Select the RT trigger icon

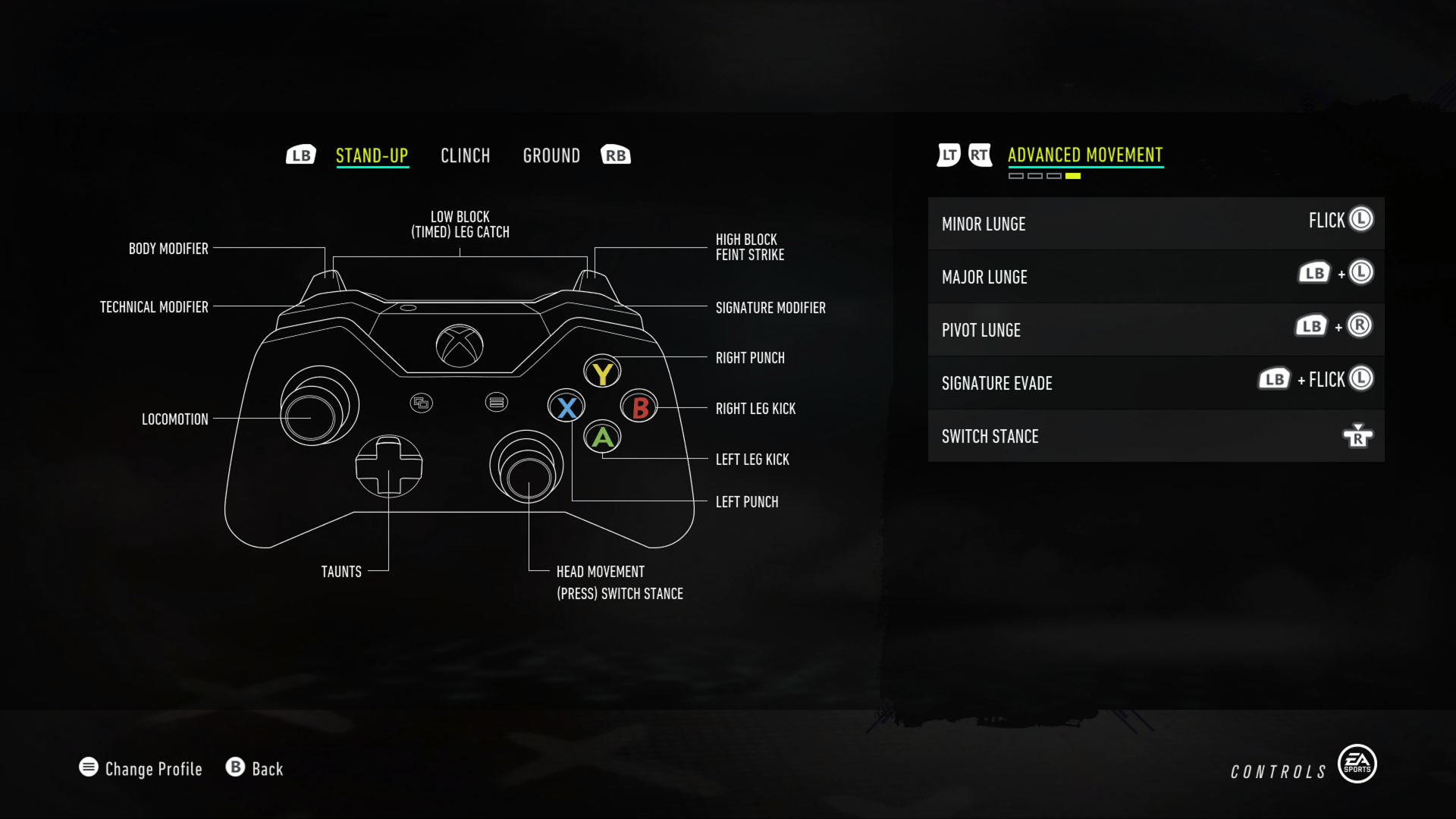(x=981, y=155)
